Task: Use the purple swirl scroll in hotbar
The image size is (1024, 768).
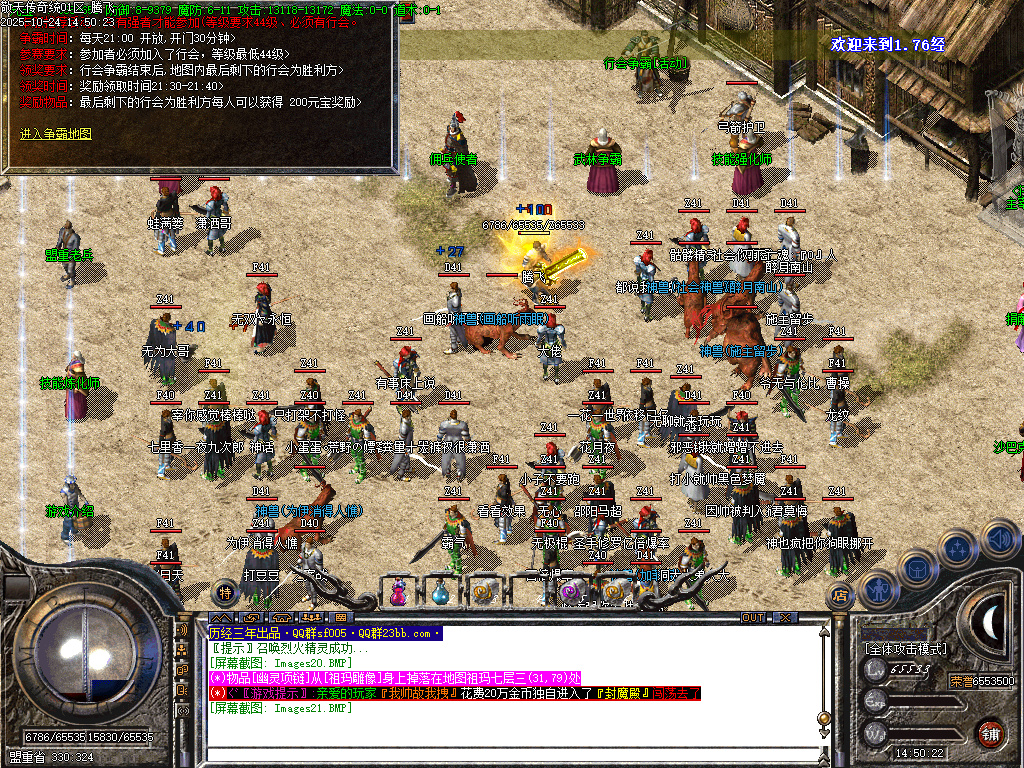Action: [x=571, y=592]
